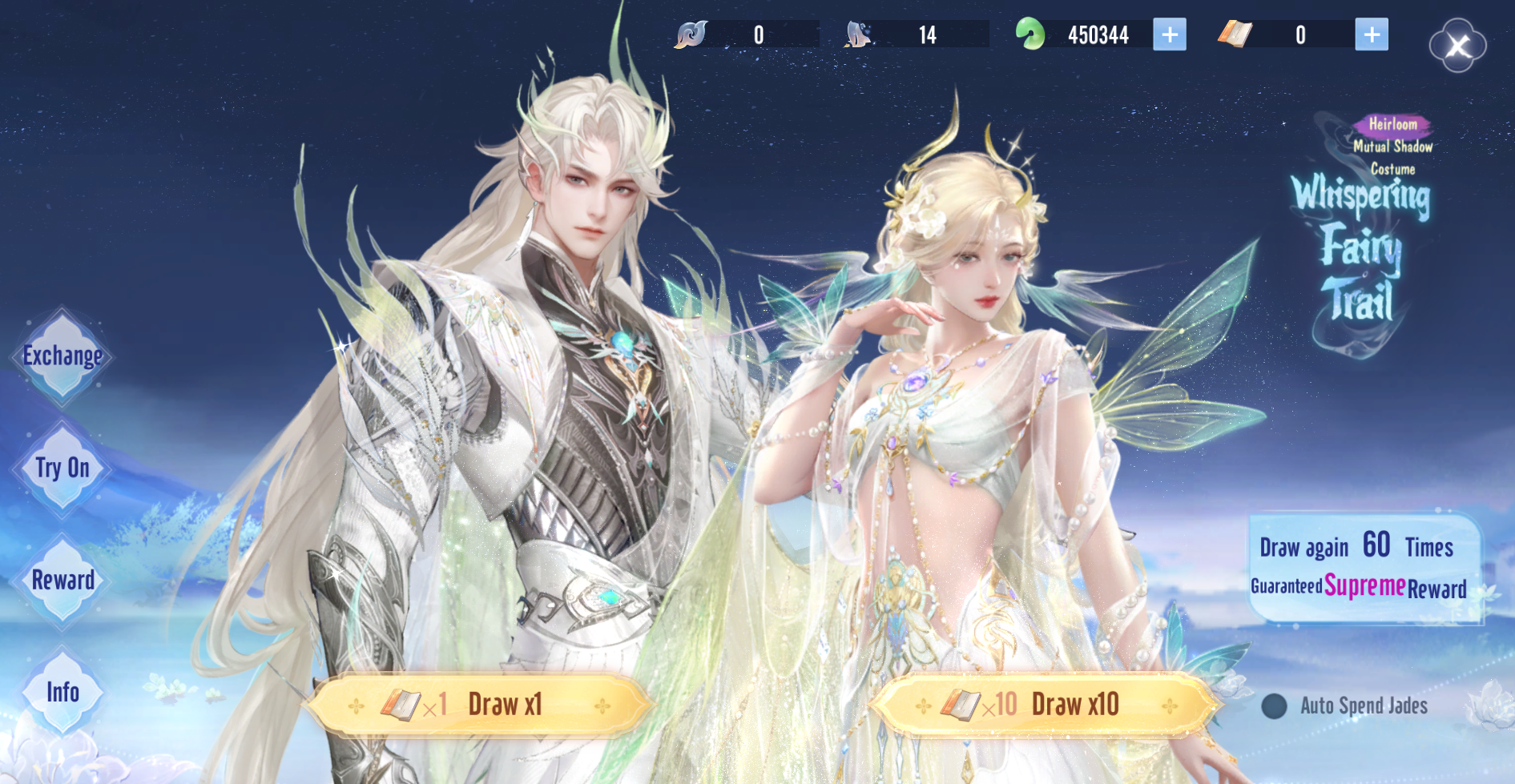This screenshot has width=1515, height=784.
Task: Add more green jade currency
Action: click(x=1169, y=34)
